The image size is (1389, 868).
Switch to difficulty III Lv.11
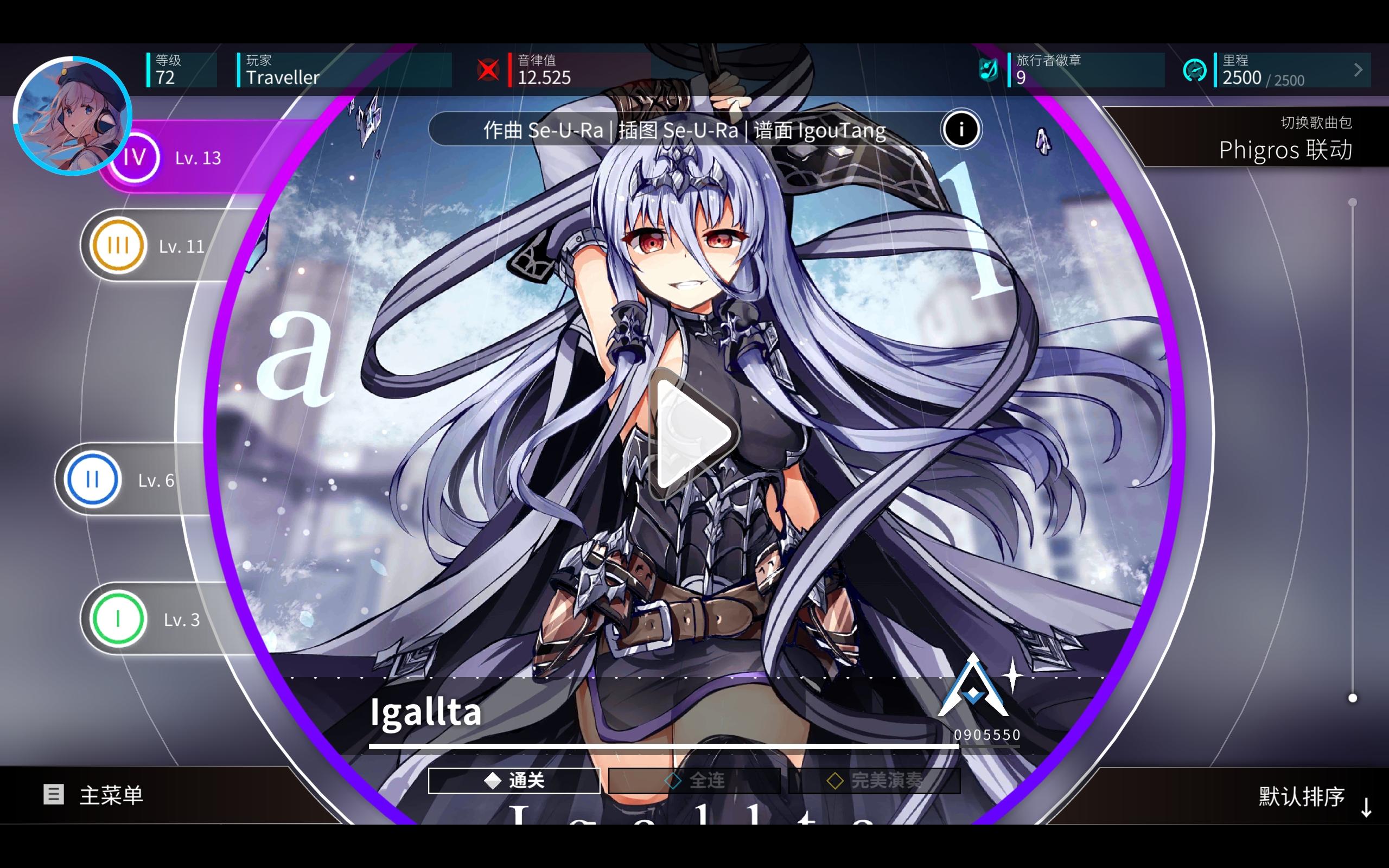click(x=118, y=245)
